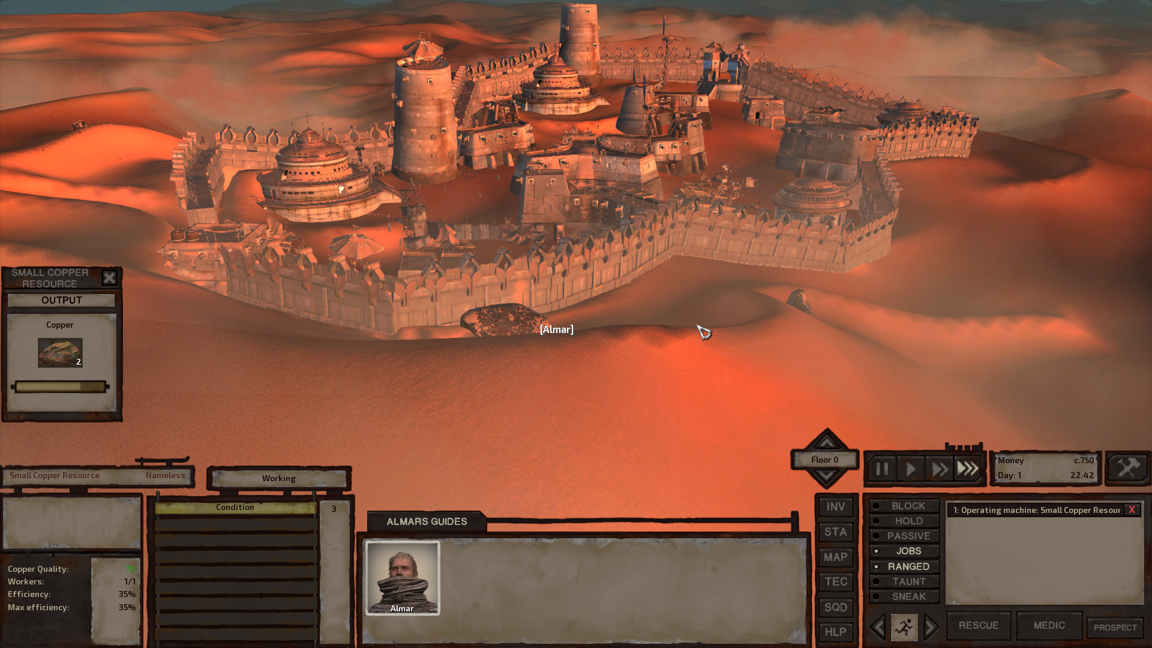Set game speed to triple fast-forward
Viewport: 1152px width, 648px height.
tap(967, 468)
